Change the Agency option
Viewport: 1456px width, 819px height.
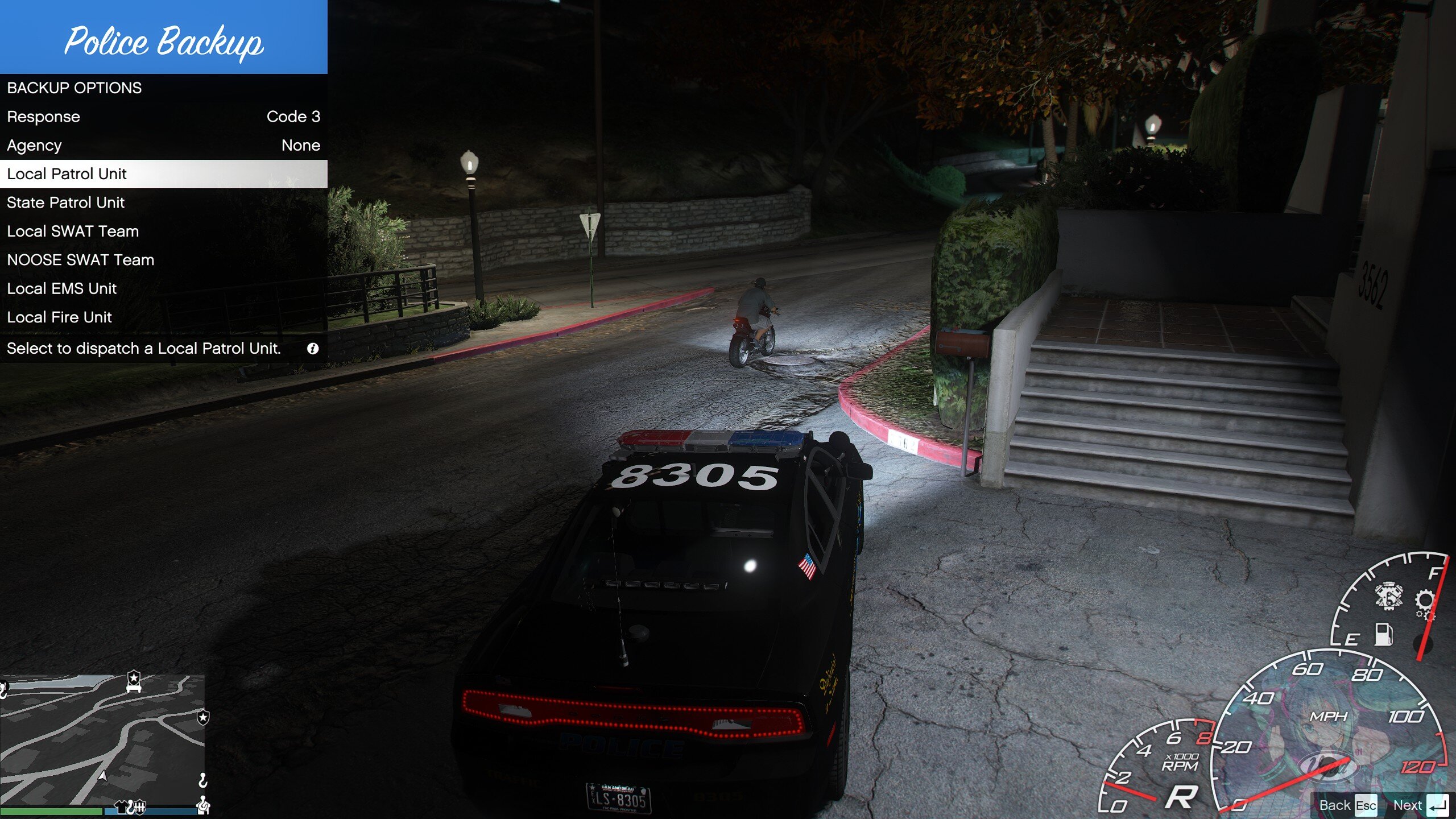click(163, 146)
